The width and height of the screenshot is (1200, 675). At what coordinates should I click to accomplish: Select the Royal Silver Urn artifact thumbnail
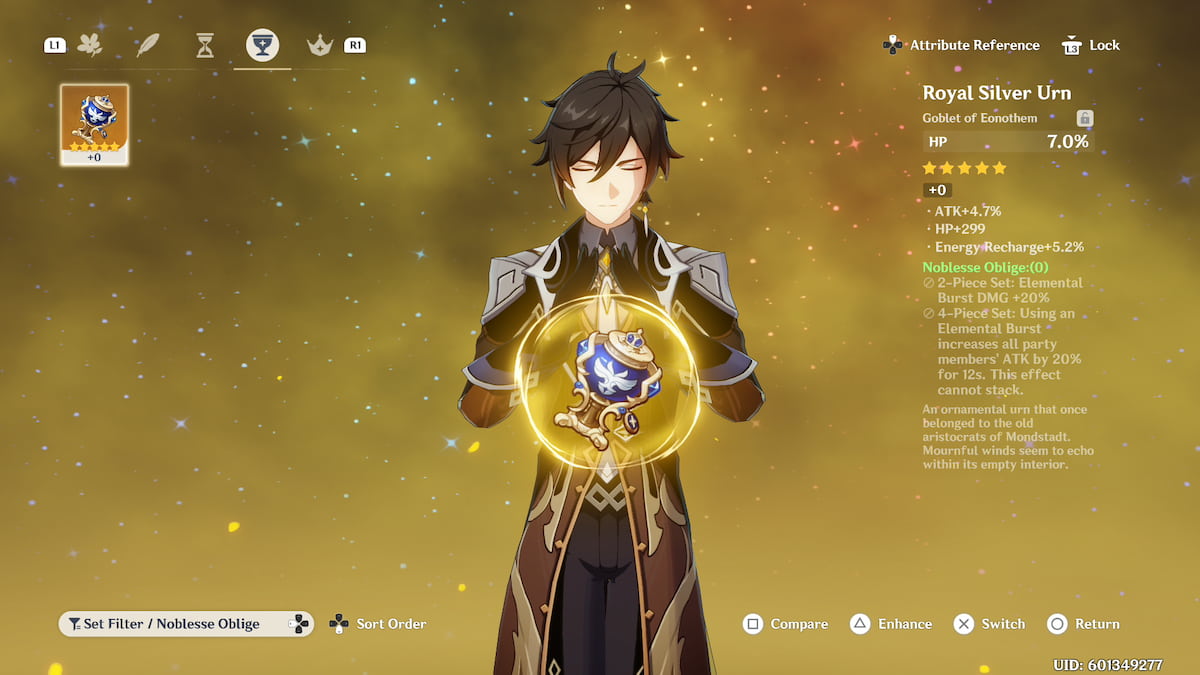pos(94,124)
